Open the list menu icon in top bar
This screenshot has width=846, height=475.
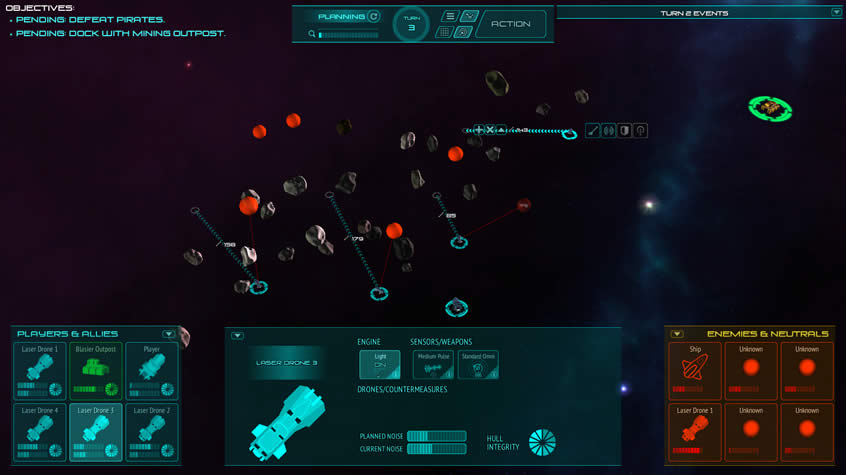449,16
